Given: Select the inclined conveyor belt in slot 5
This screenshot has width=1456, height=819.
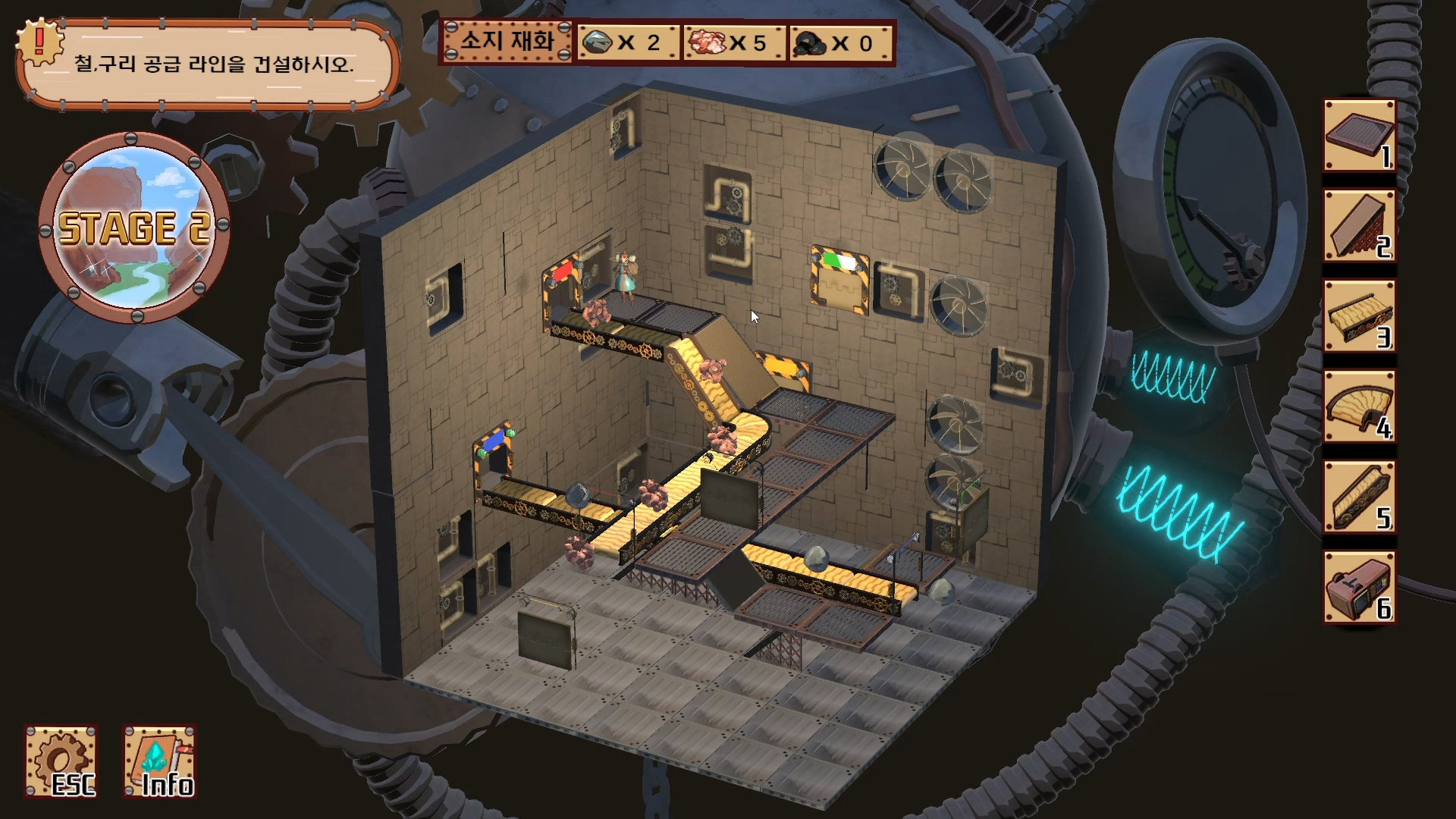Looking at the screenshot, I should point(1359,497).
